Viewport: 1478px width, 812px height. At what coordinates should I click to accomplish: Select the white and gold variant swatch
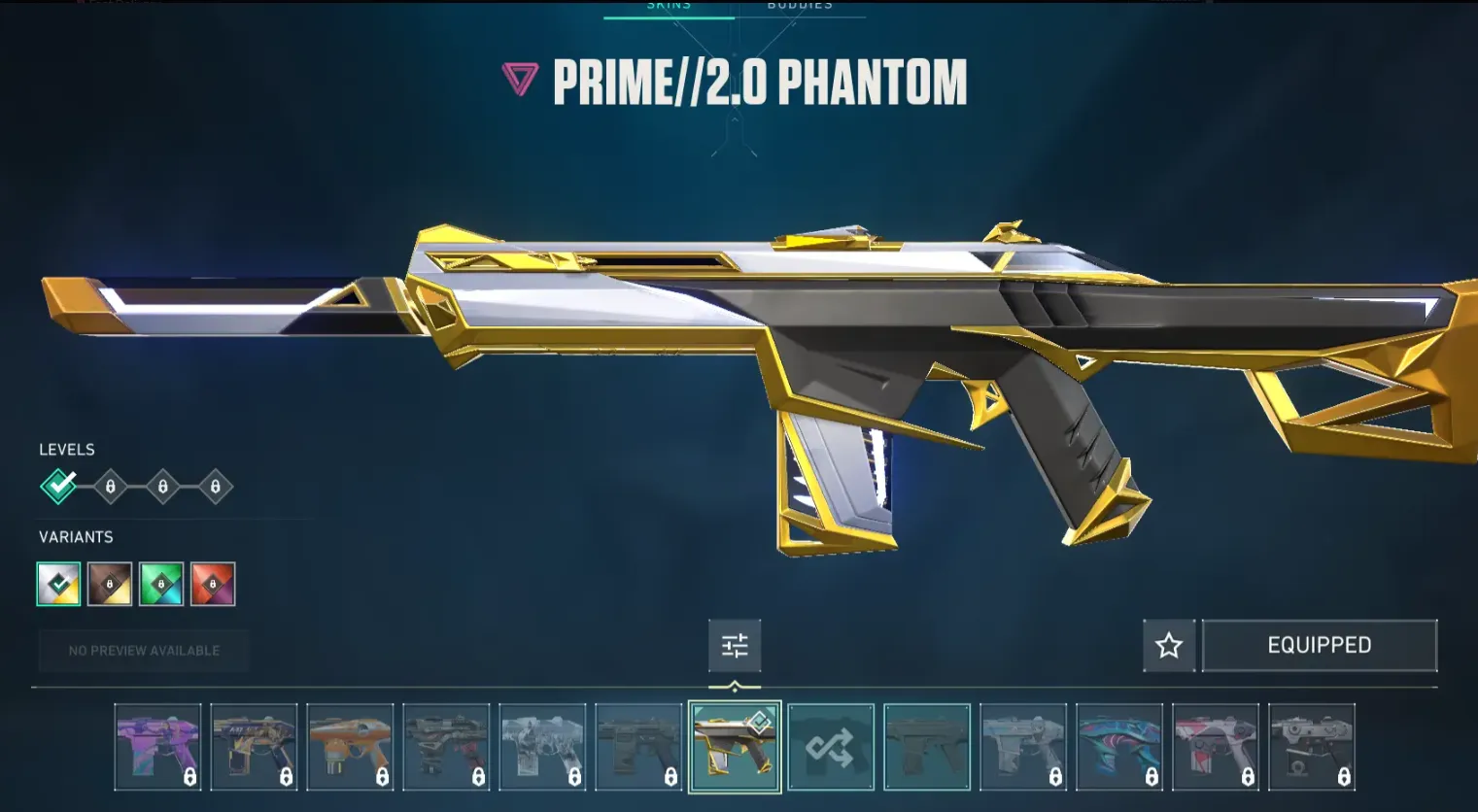[58, 584]
